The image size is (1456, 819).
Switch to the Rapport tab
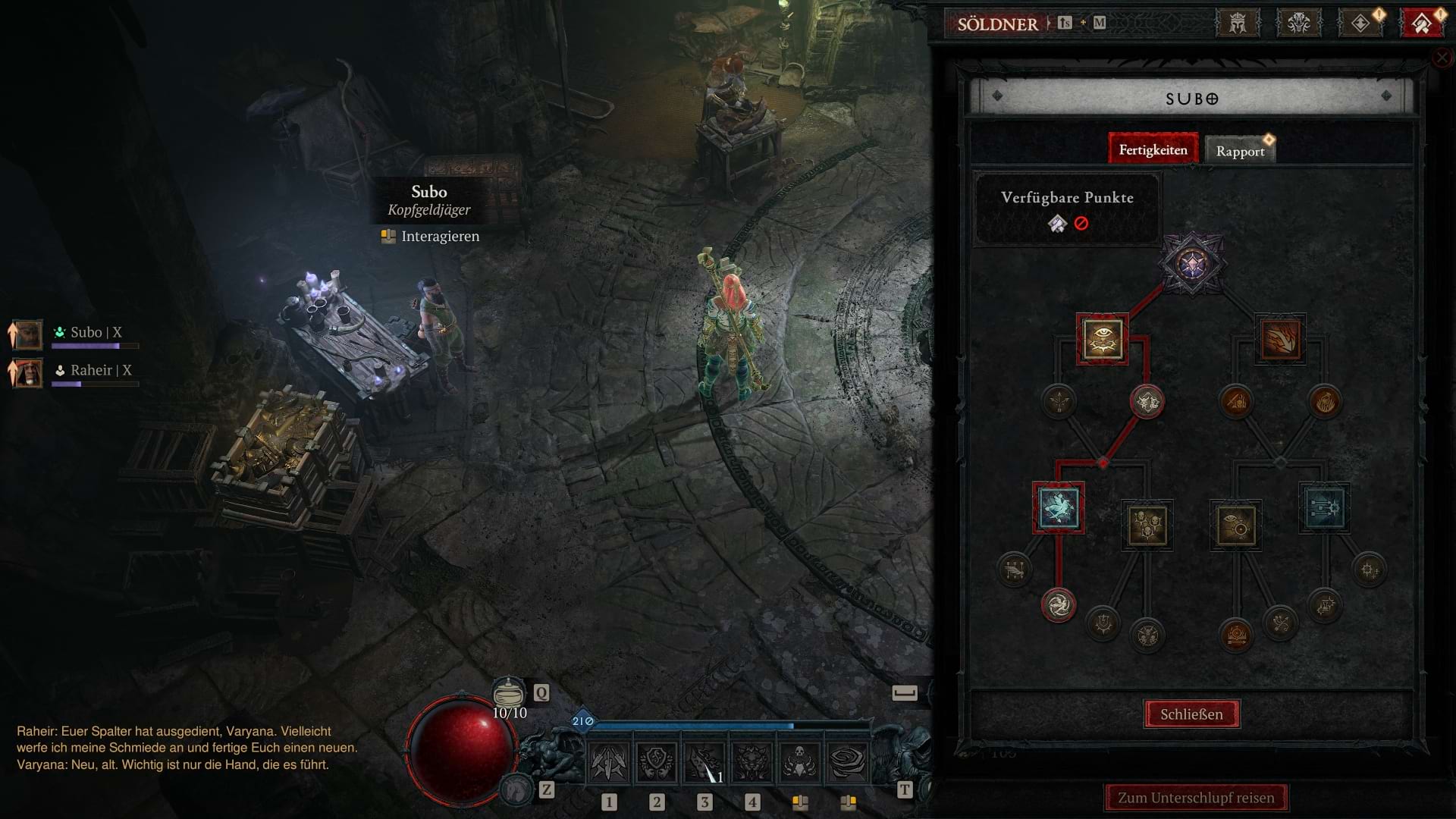1241,149
